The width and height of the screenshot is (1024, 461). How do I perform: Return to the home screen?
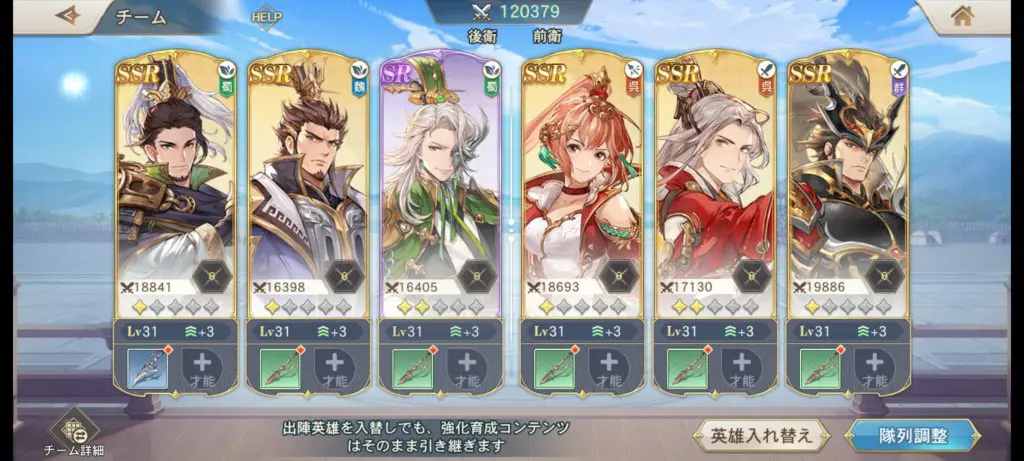click(x=962, y=16)
